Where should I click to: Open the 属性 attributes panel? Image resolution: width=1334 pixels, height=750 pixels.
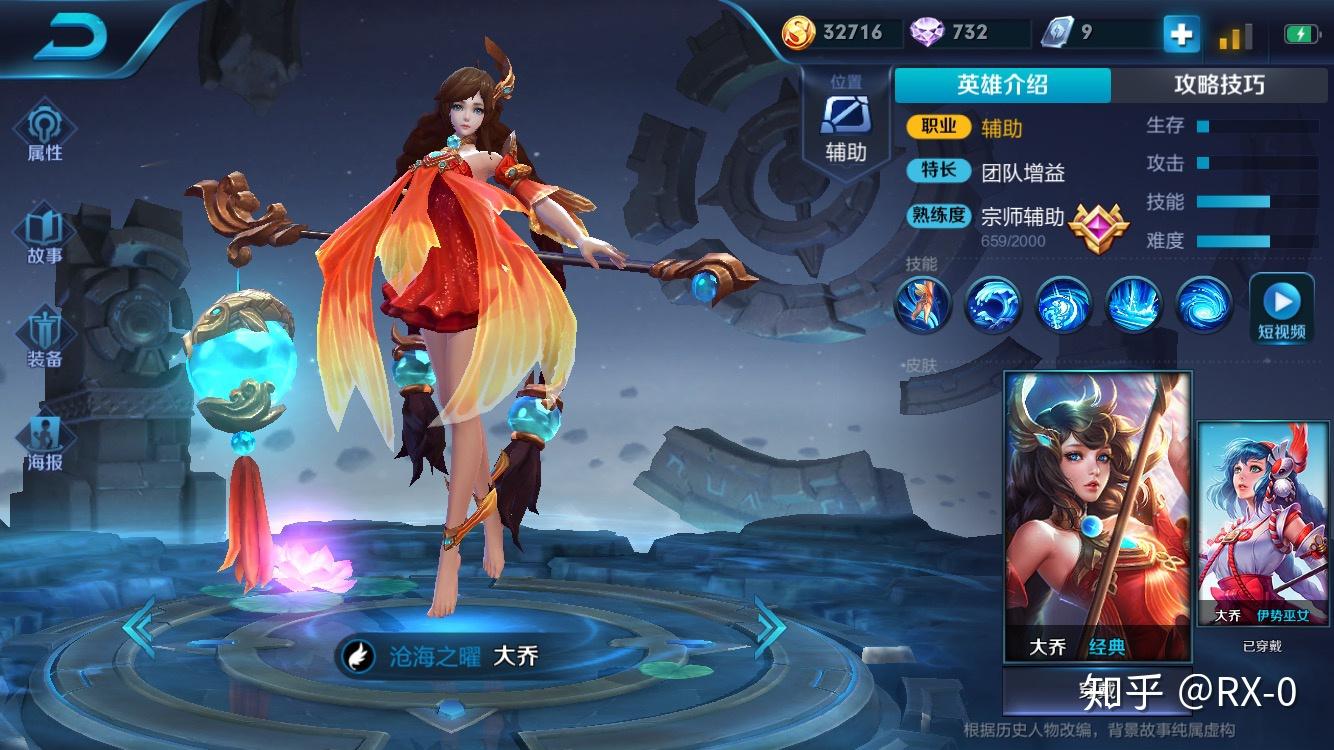click(x=45, y=133)
